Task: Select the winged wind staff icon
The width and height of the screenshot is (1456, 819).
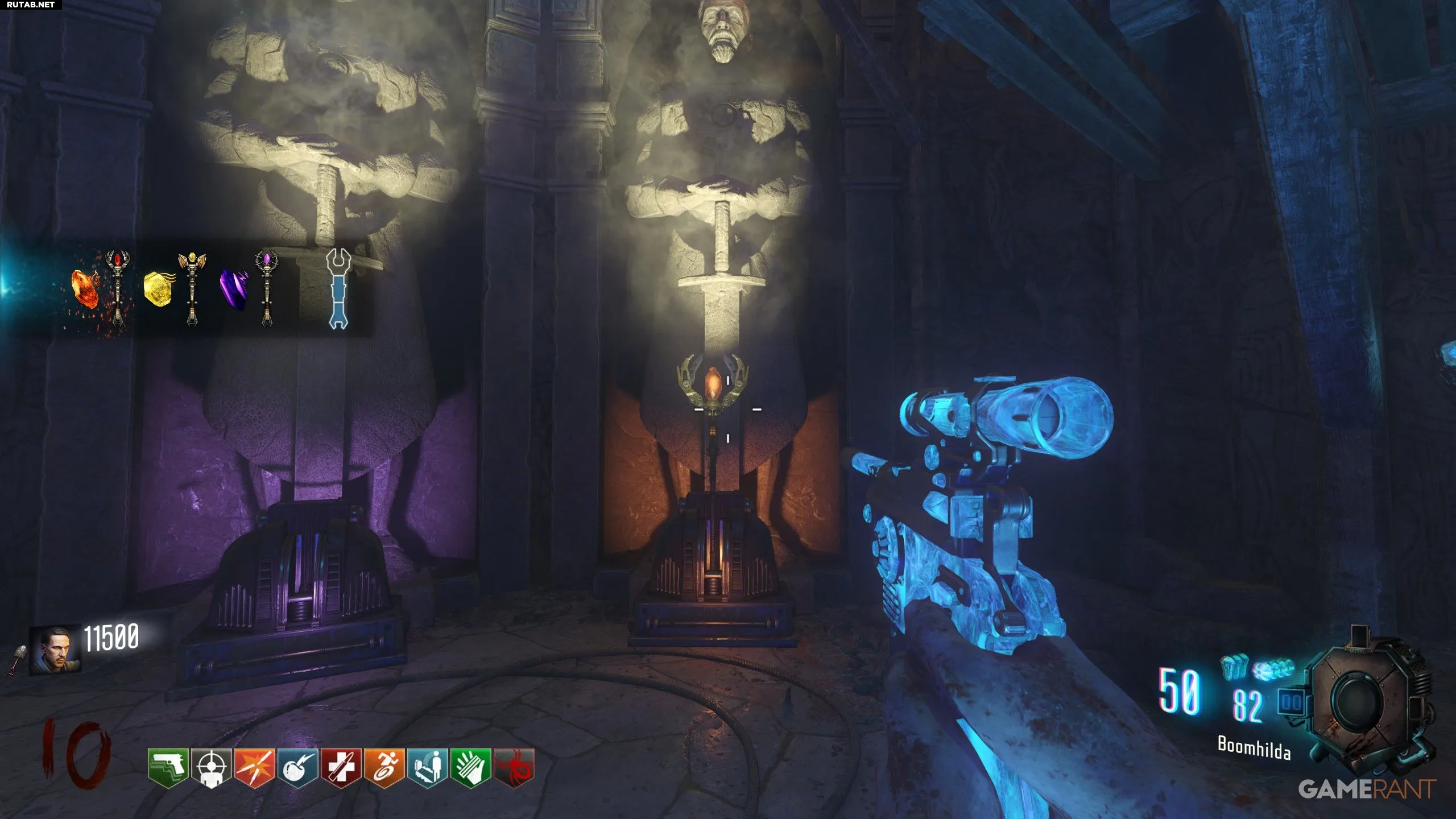Action: coord(192,288)
